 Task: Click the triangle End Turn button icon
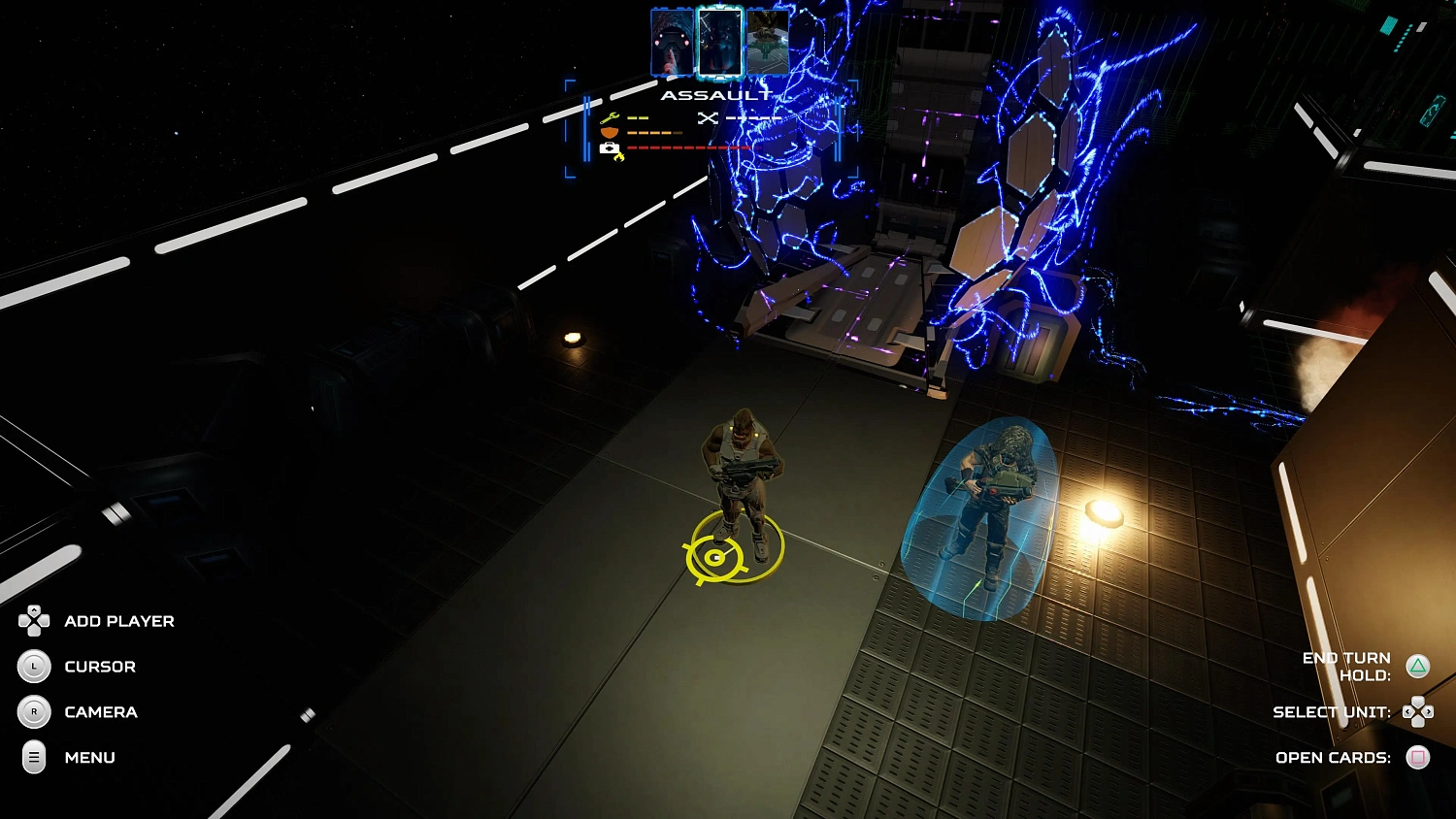coord(1420,666)
